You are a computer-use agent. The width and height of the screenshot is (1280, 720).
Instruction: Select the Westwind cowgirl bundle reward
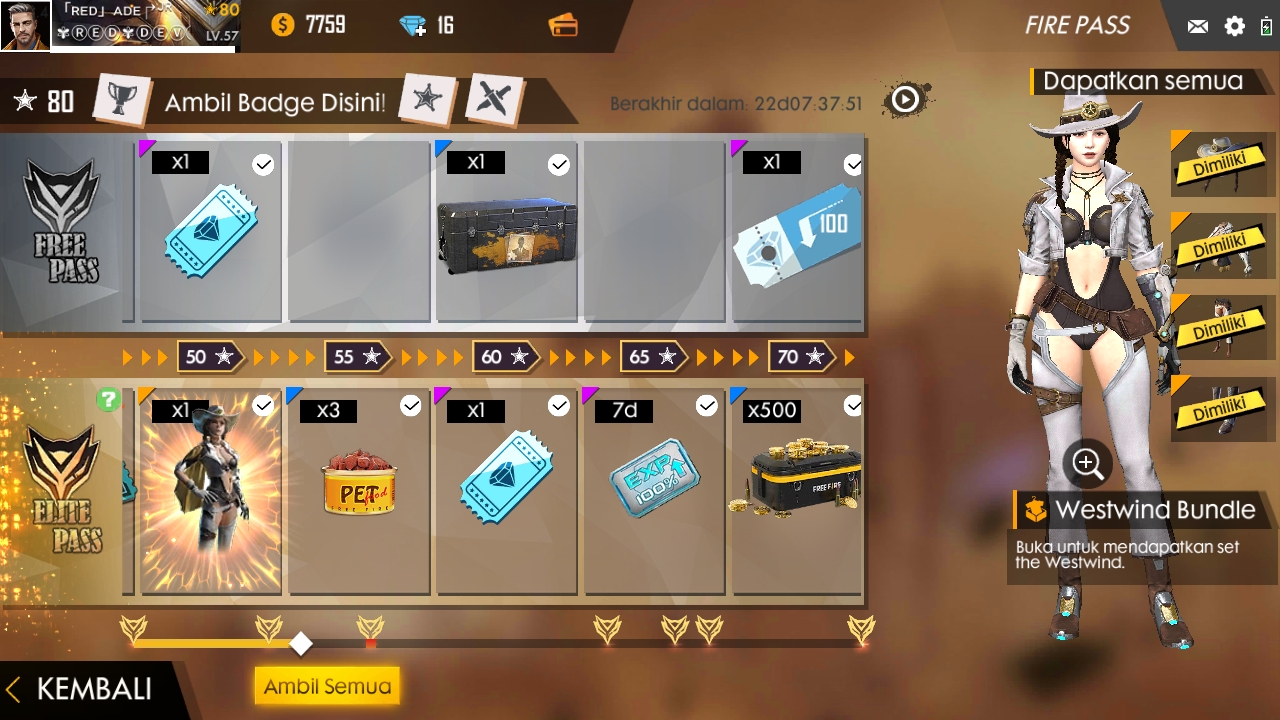click(211, 492)
